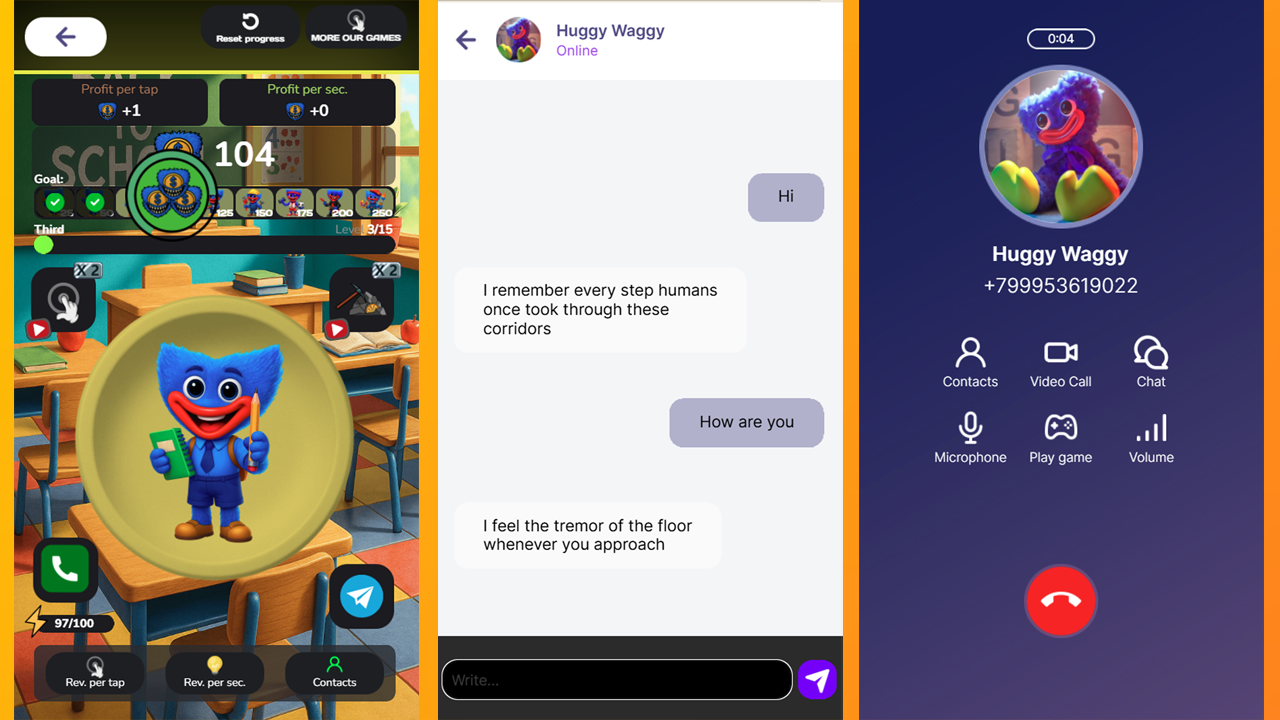Screen dimensions: 1280x720
Task: Tap the green phone call icon
Action: point(64,569)
